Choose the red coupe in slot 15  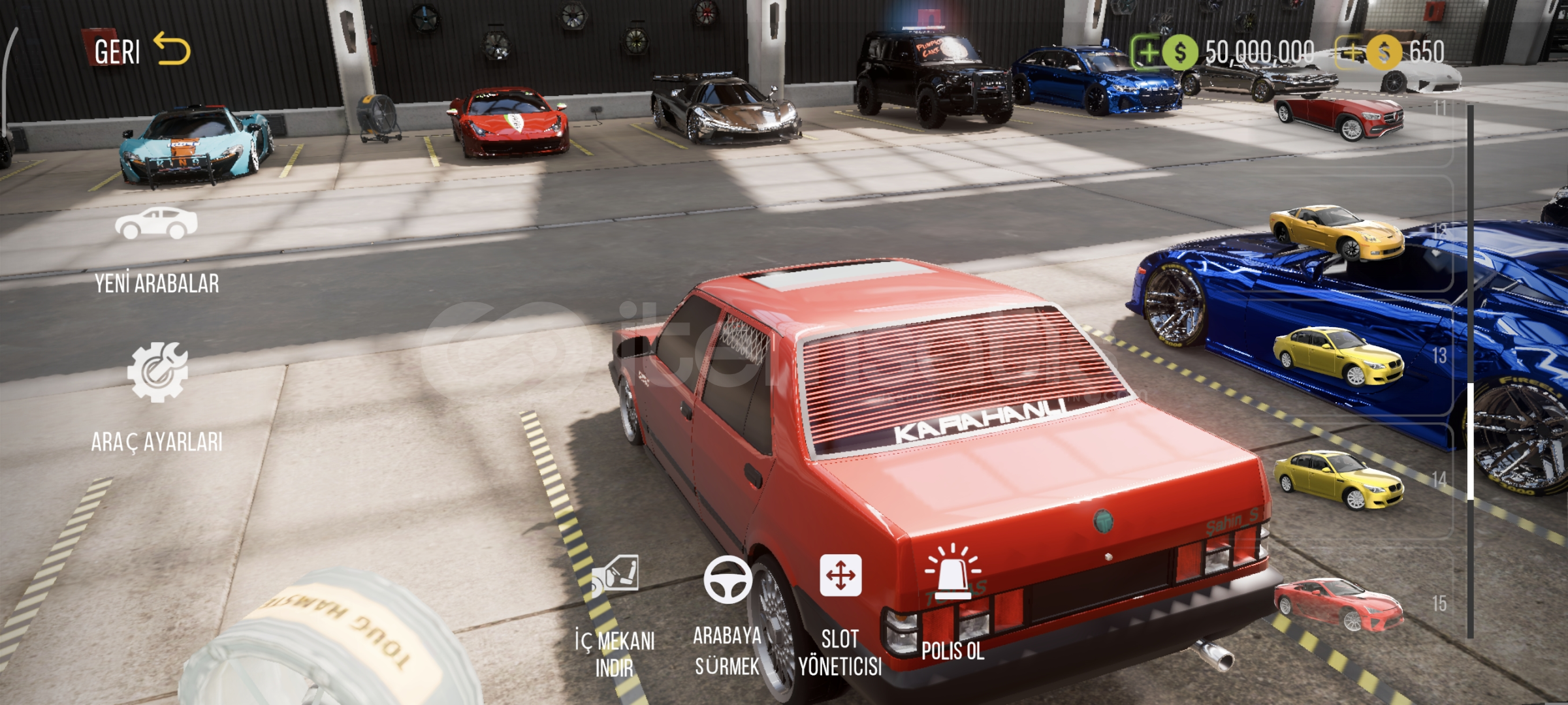pos(1339,604)
